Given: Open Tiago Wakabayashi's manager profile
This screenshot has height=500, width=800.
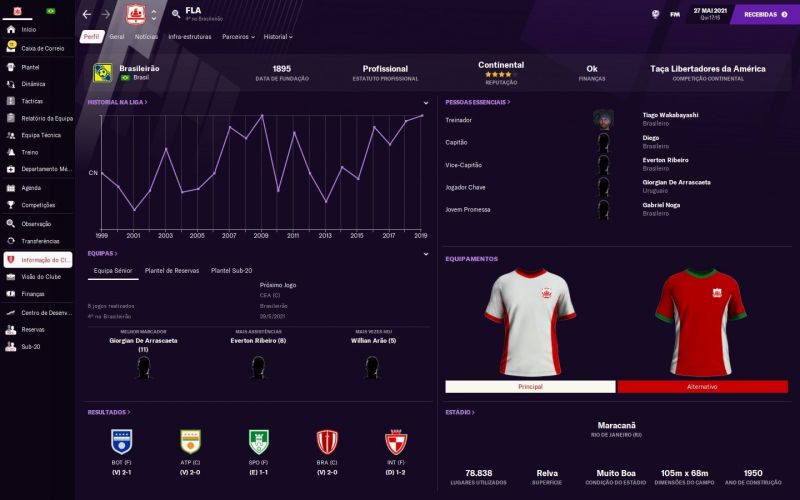Looking at the screenshot, I should [670, 115].
